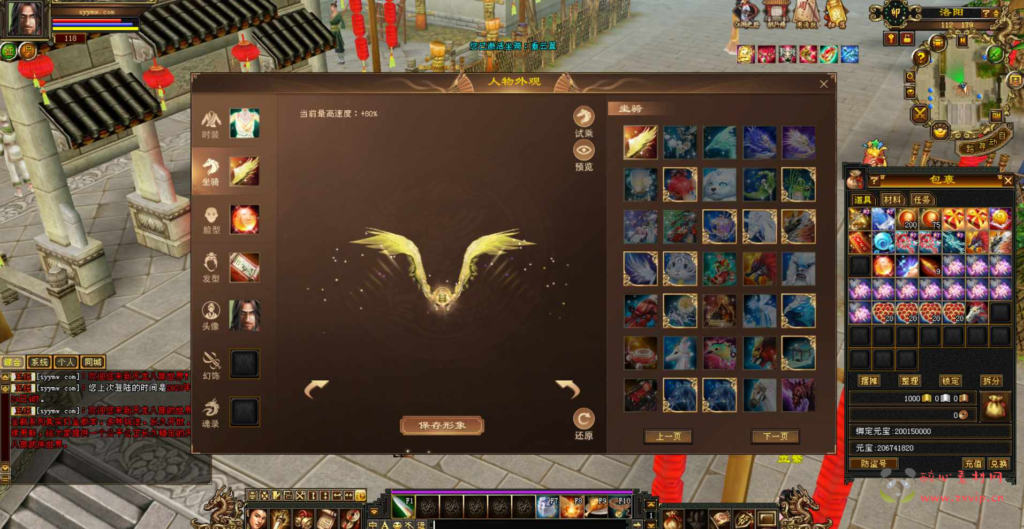This screenshot has height=529, width=1024.
Task: Rotate the mount preview with the left arrow
Action: point(316,388)
